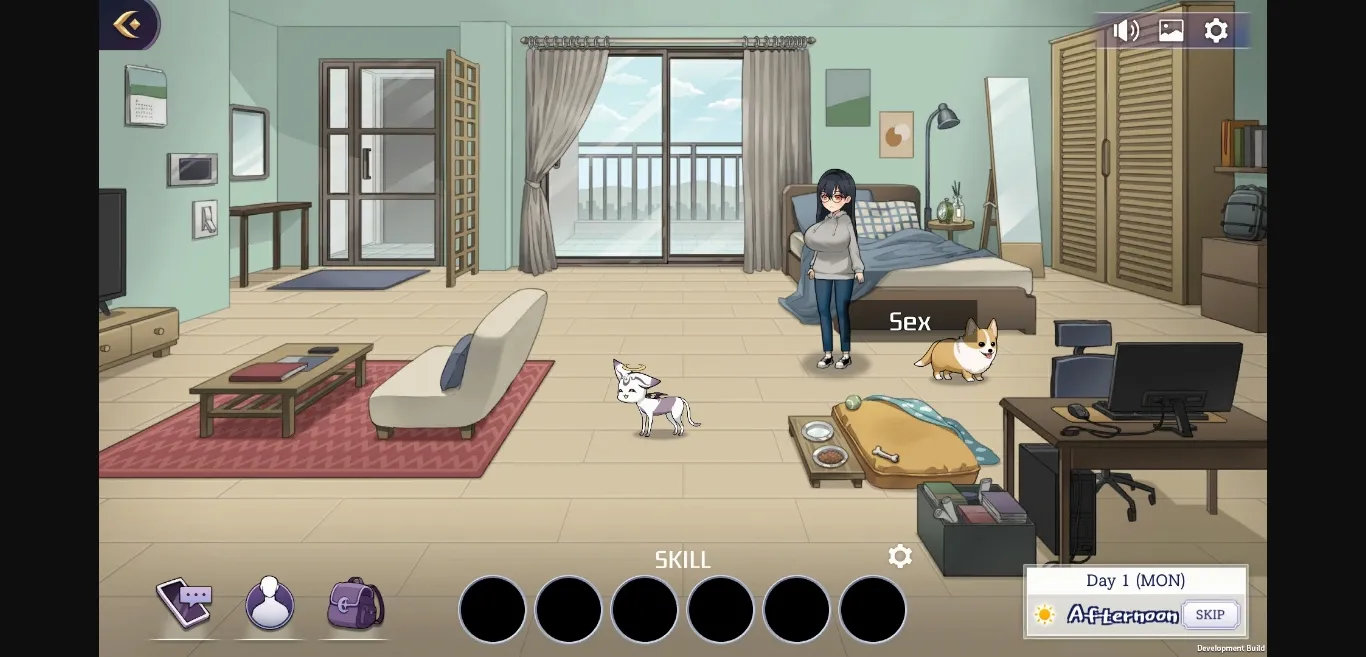Open the character profile icon
The image size is (1366, 657).
click(270, 603)
